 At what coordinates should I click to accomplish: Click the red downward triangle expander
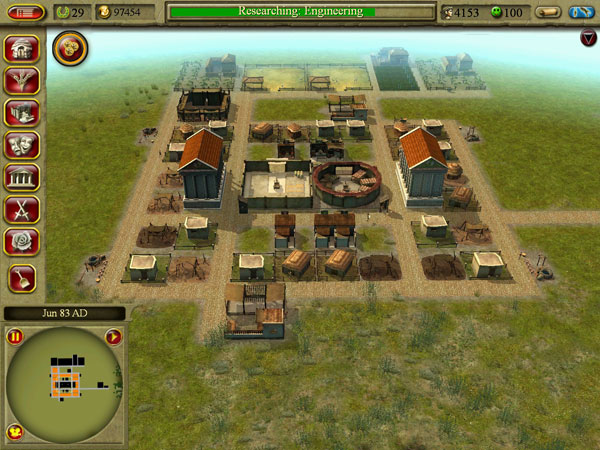tap(588, 38)
